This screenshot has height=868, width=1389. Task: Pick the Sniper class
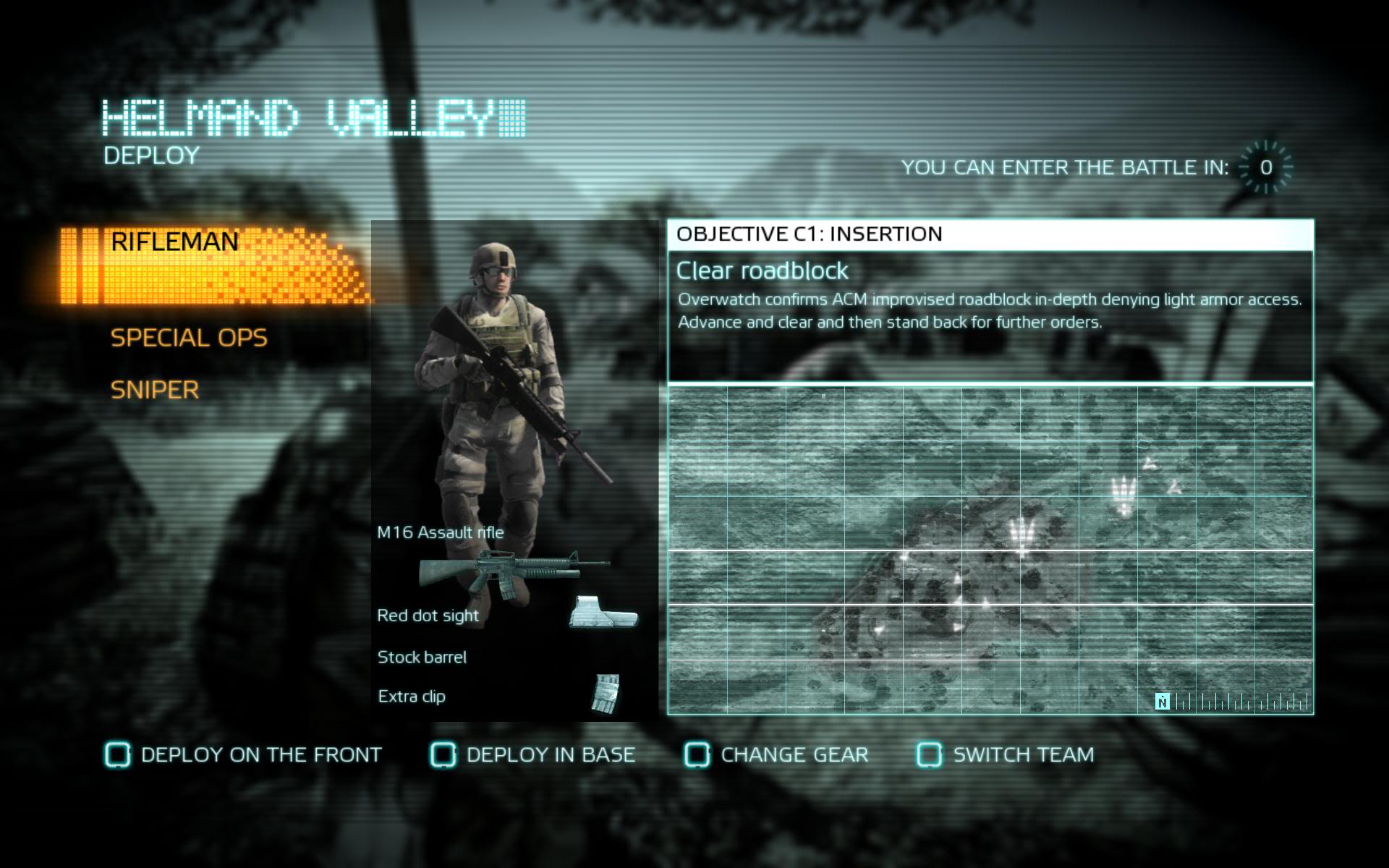coord(154,391)
